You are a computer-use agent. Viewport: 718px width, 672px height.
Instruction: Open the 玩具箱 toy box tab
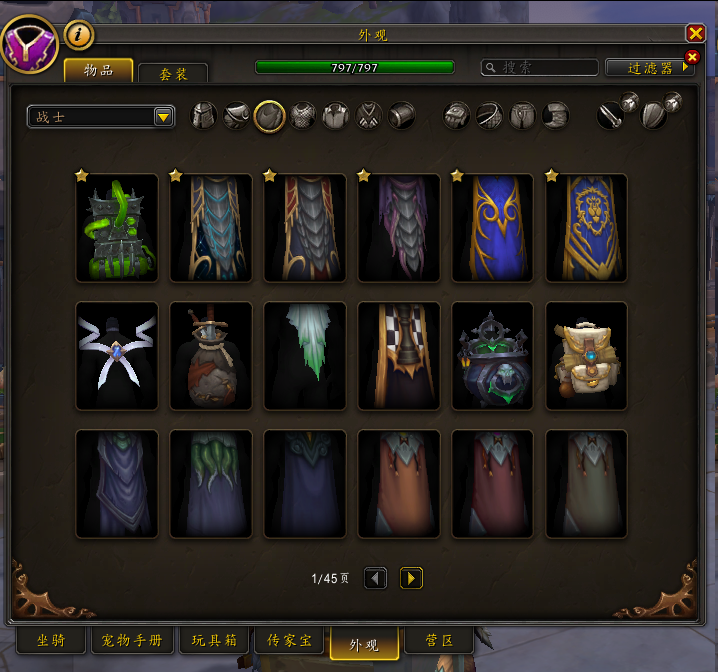[x=214, y=640]
